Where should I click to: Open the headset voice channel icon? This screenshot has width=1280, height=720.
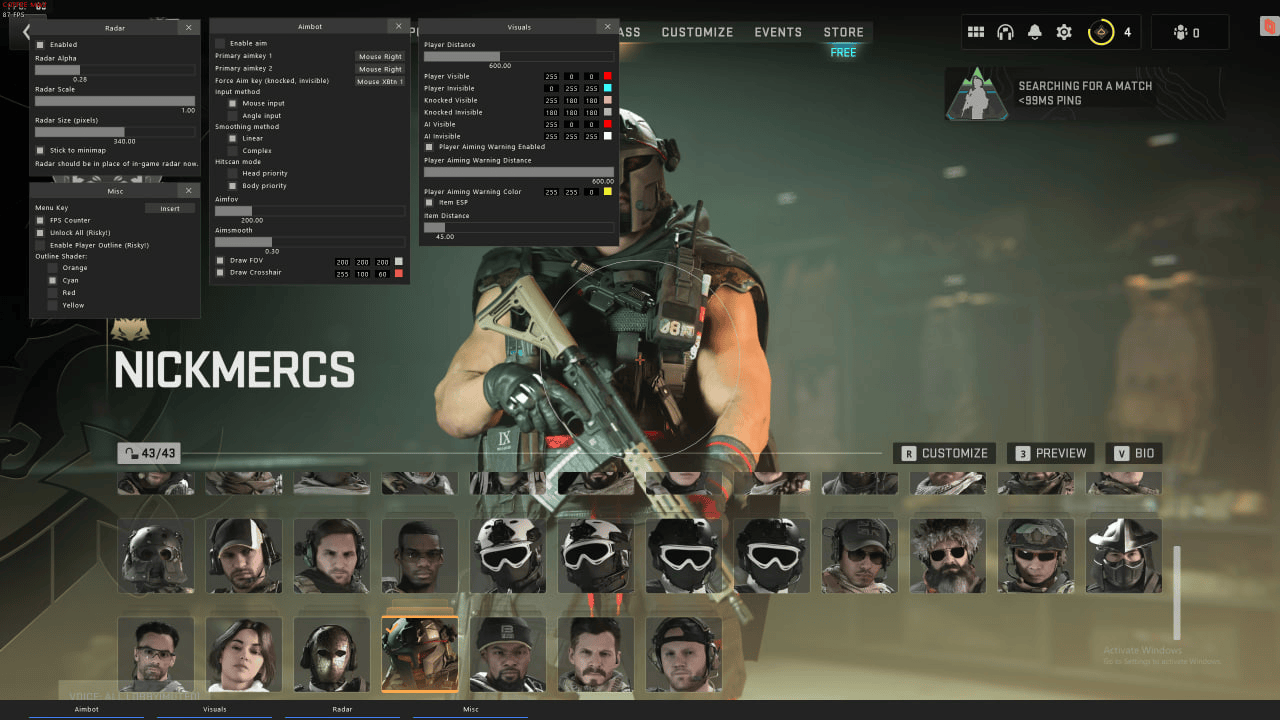coord(1005,33)
